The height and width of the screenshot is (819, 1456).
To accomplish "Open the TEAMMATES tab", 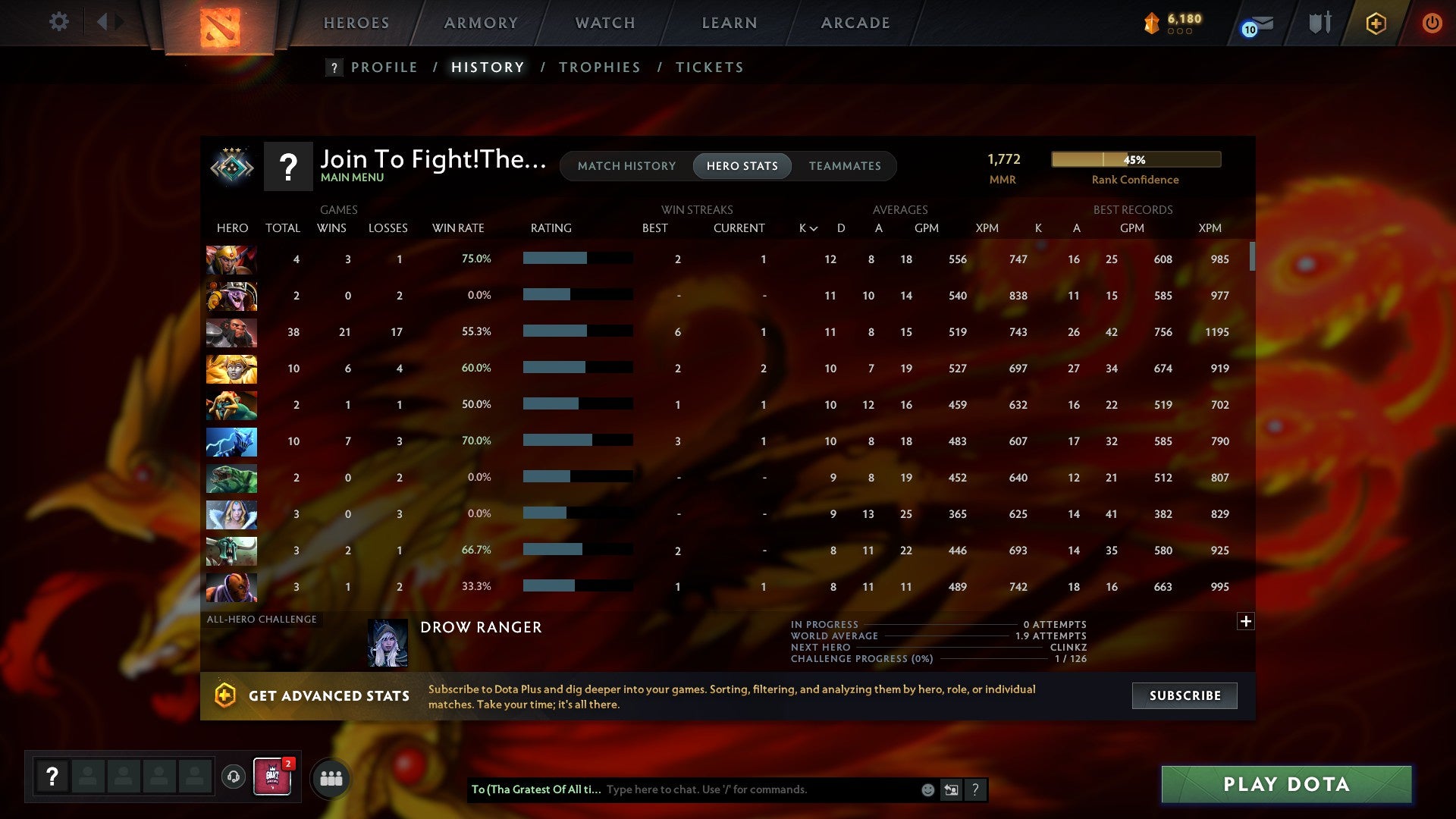I will pyautogui.click(x=845, y=166).
